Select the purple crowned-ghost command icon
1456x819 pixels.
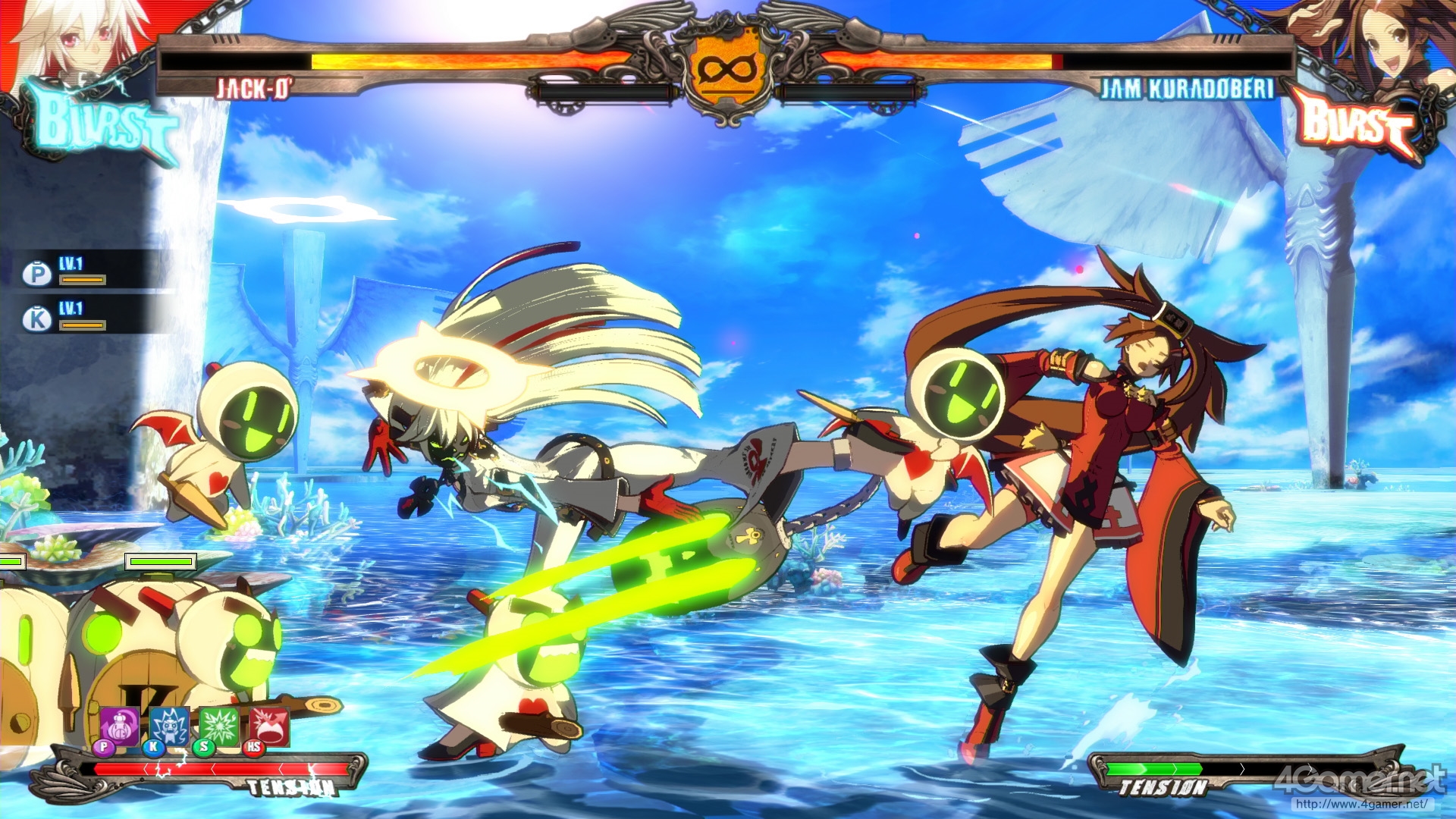(x=121, y=726)
